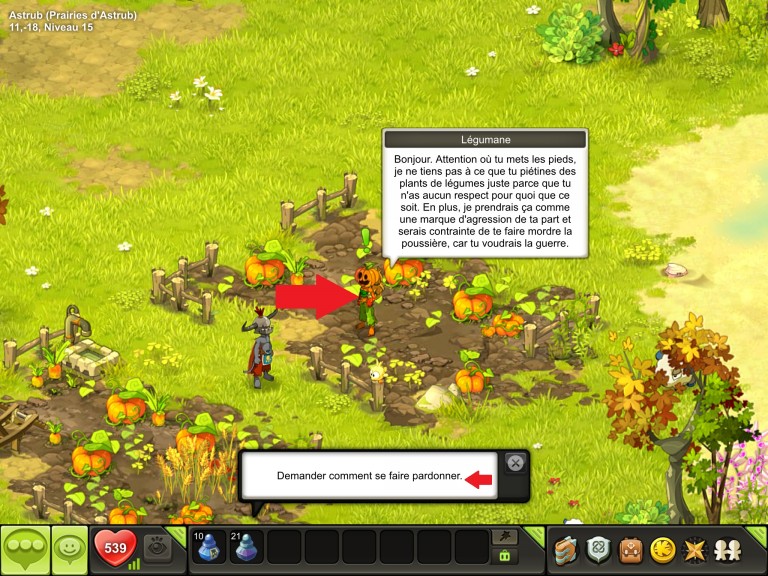Image resolution: width=768 pixels, height=576 pixels.
Task: Open the chat speech bubble button
Action: [x=24, y=549]
